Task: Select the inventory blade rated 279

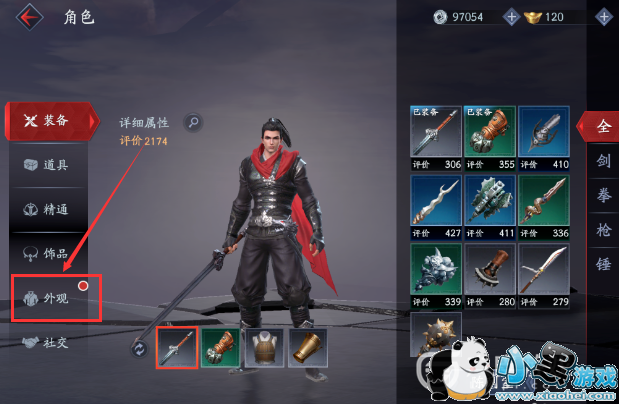Action: [543, 273]
